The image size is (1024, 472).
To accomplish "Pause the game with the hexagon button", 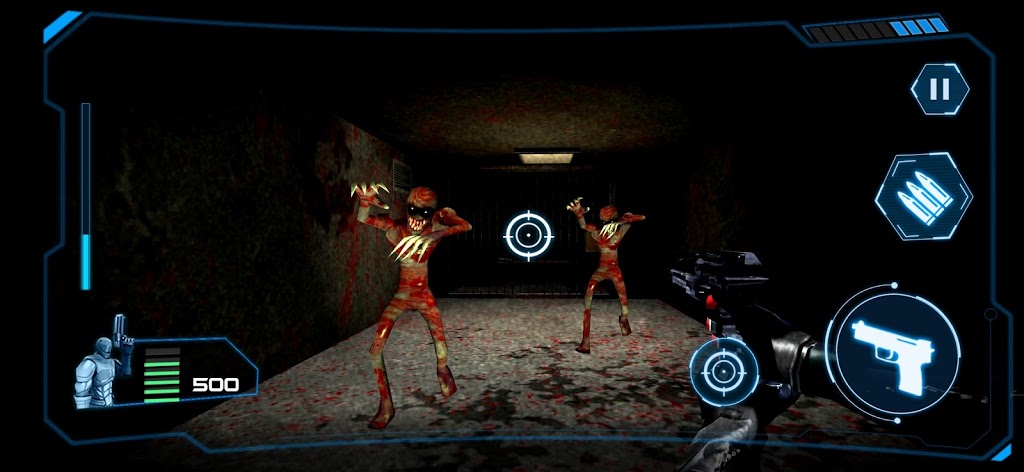I will point(939,89).
